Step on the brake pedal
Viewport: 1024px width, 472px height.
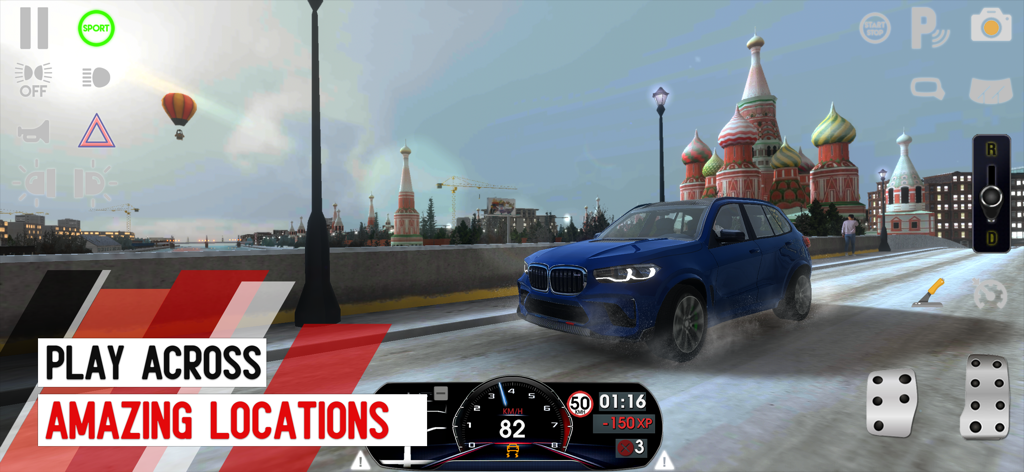(x=891, y=401)
